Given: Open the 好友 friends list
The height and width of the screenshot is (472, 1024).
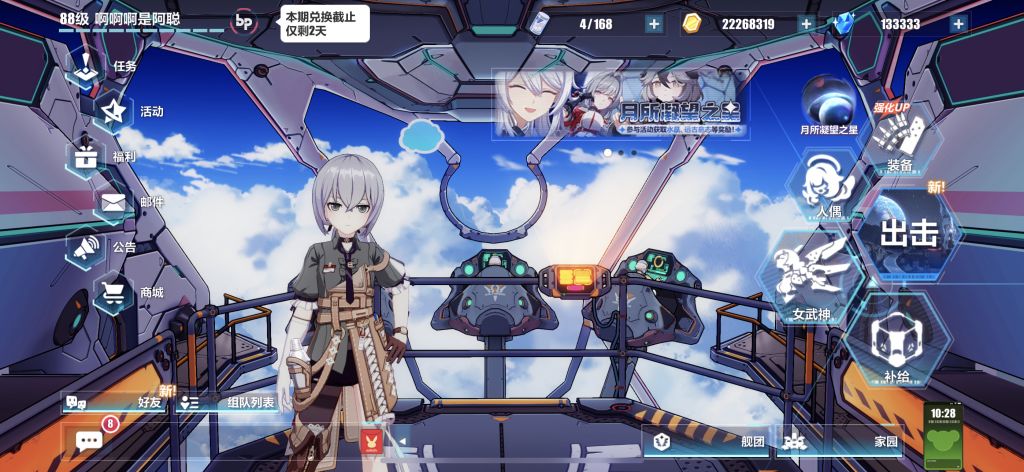Looking at the screenshot, I should [116, 402].
